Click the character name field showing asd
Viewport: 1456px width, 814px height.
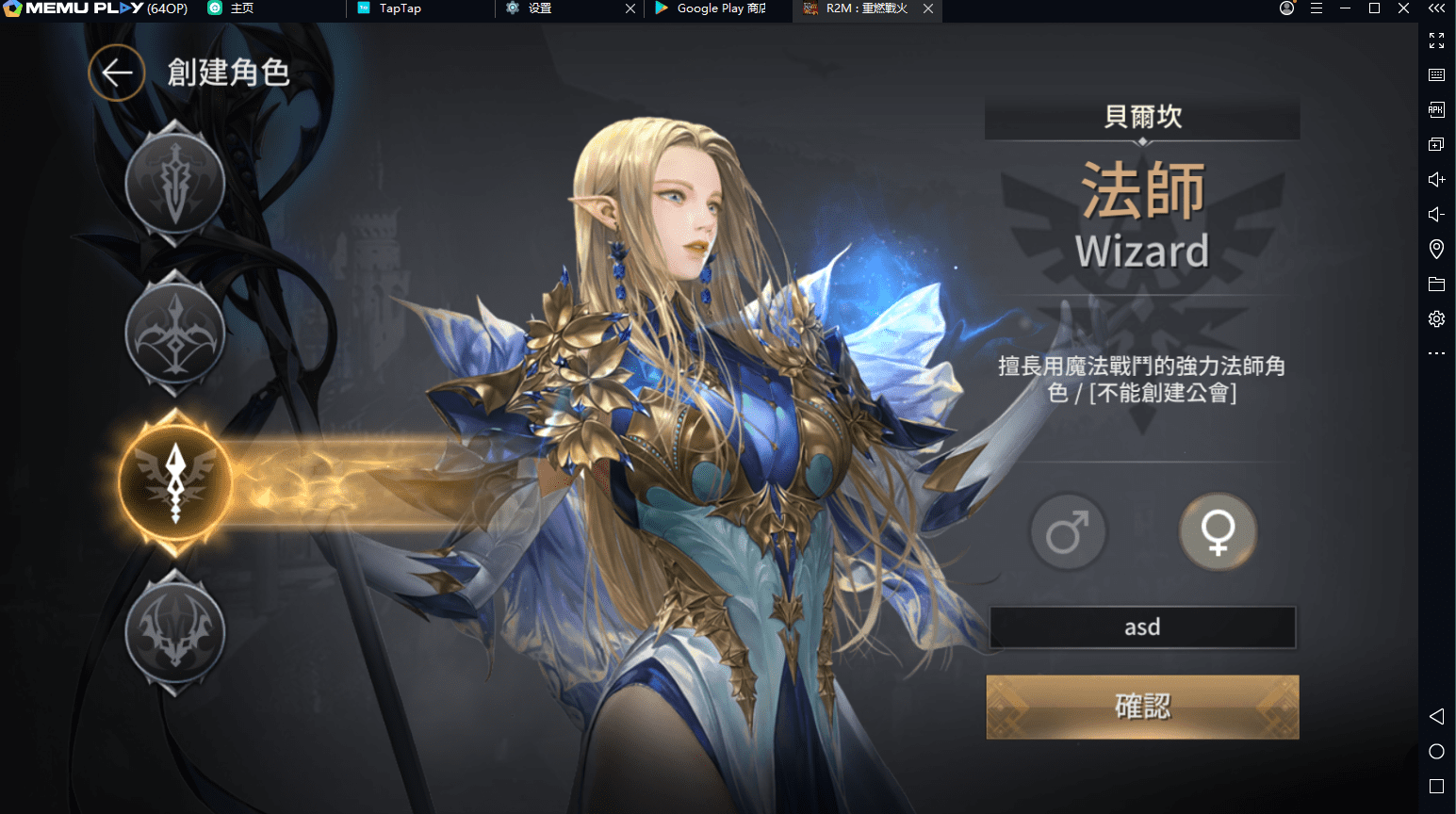click(1142, 627)
